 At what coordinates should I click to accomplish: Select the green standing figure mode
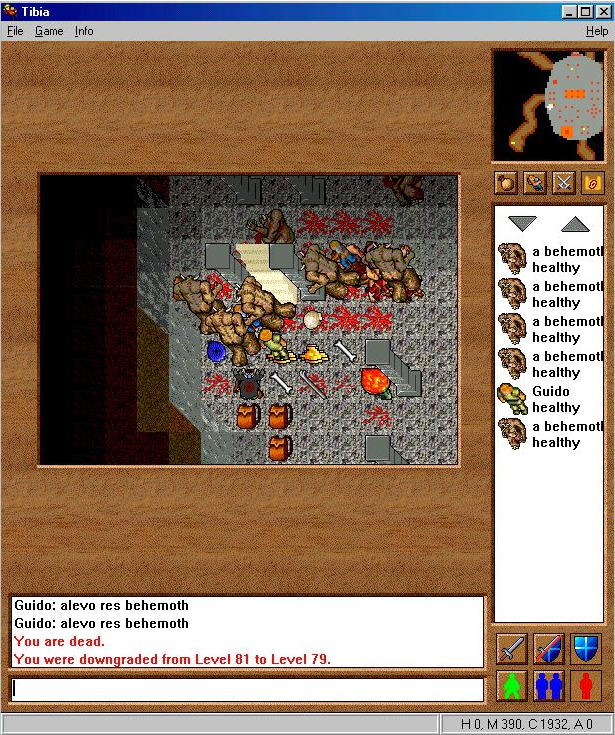pyautogui.click(x=511, y=686)
